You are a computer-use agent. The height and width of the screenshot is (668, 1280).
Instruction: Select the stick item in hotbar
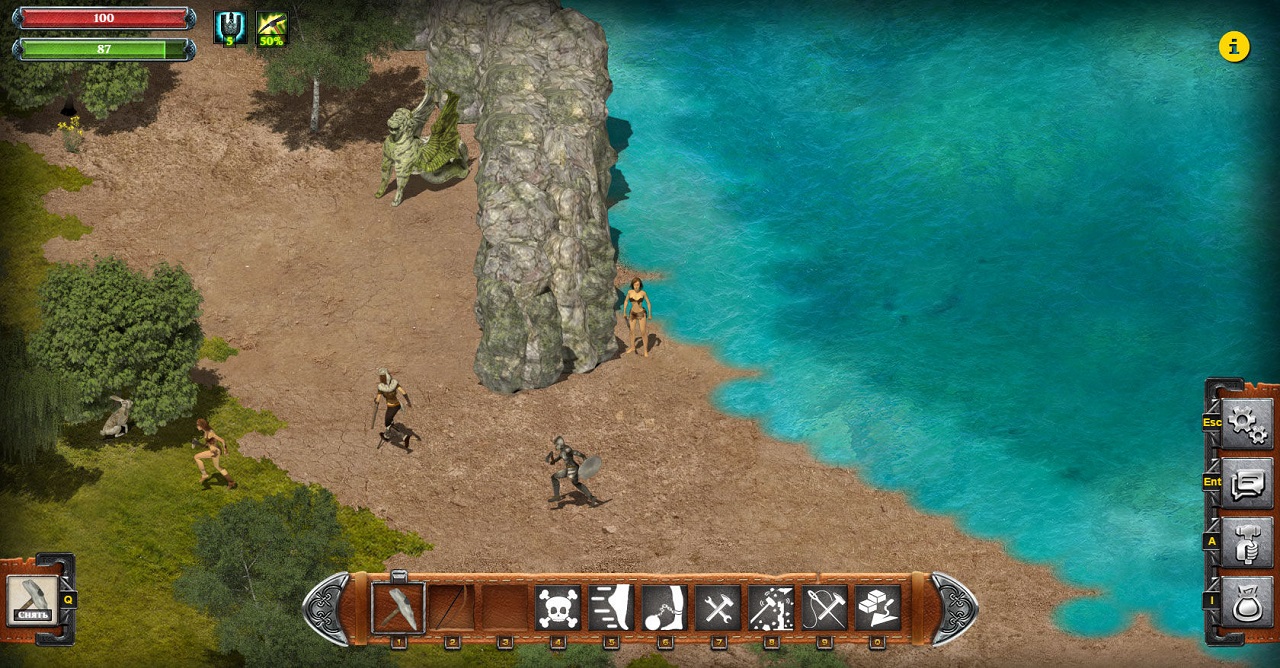[452, 608]
